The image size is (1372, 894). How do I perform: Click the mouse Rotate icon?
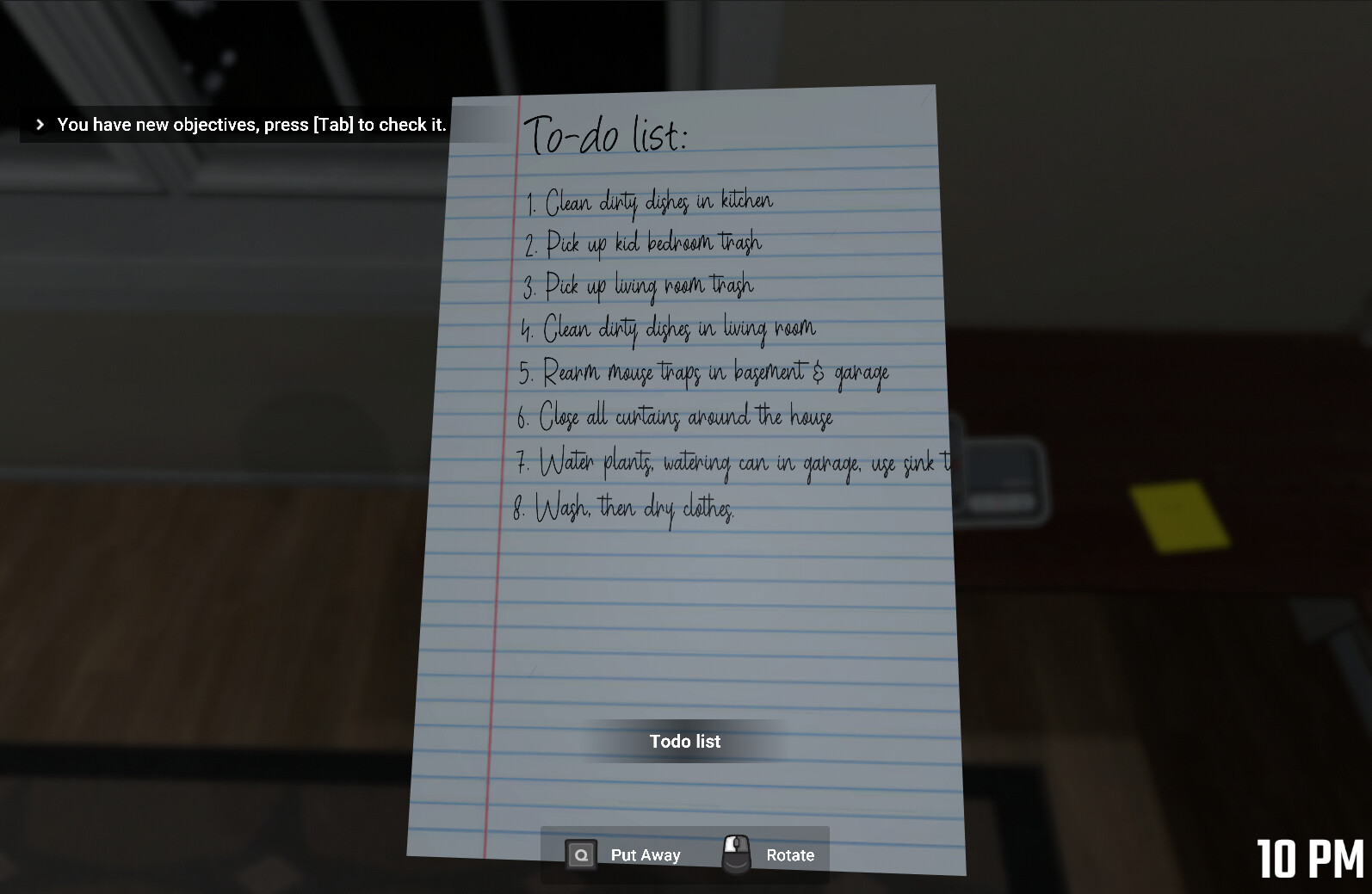coord(737,854)
